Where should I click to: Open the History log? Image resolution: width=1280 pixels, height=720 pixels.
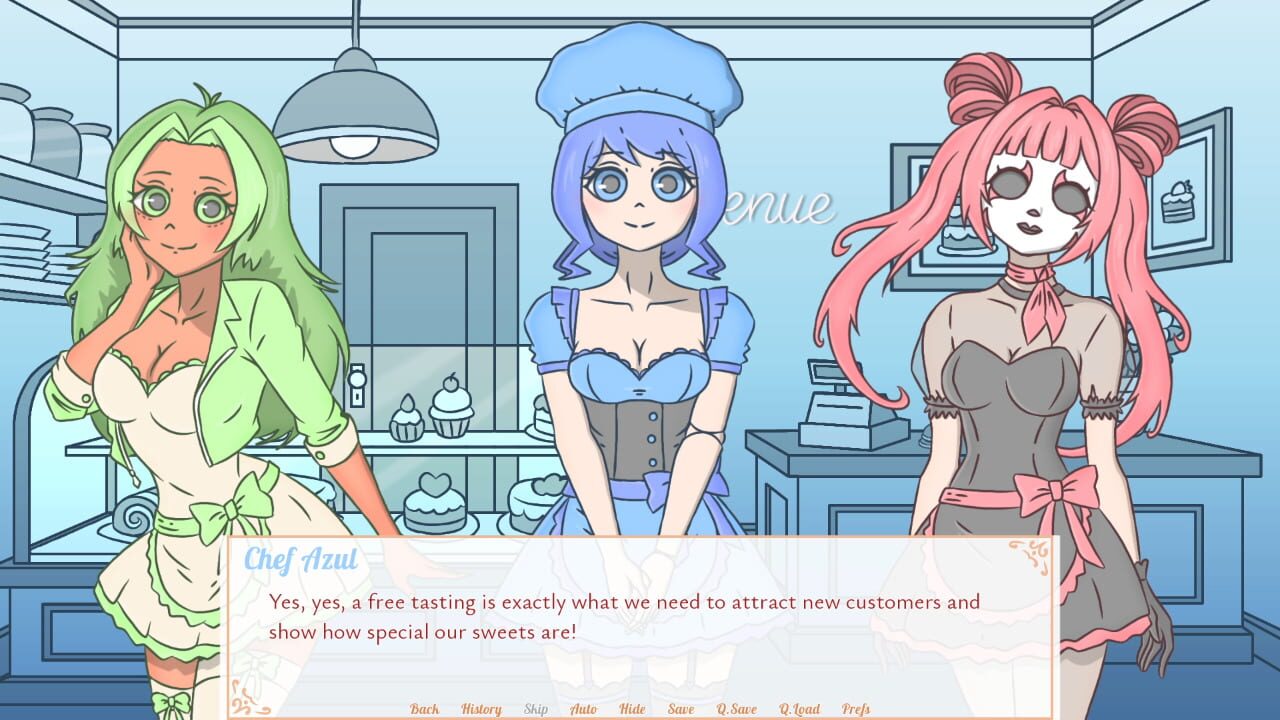pyautogui.click(x=480, y=708)
